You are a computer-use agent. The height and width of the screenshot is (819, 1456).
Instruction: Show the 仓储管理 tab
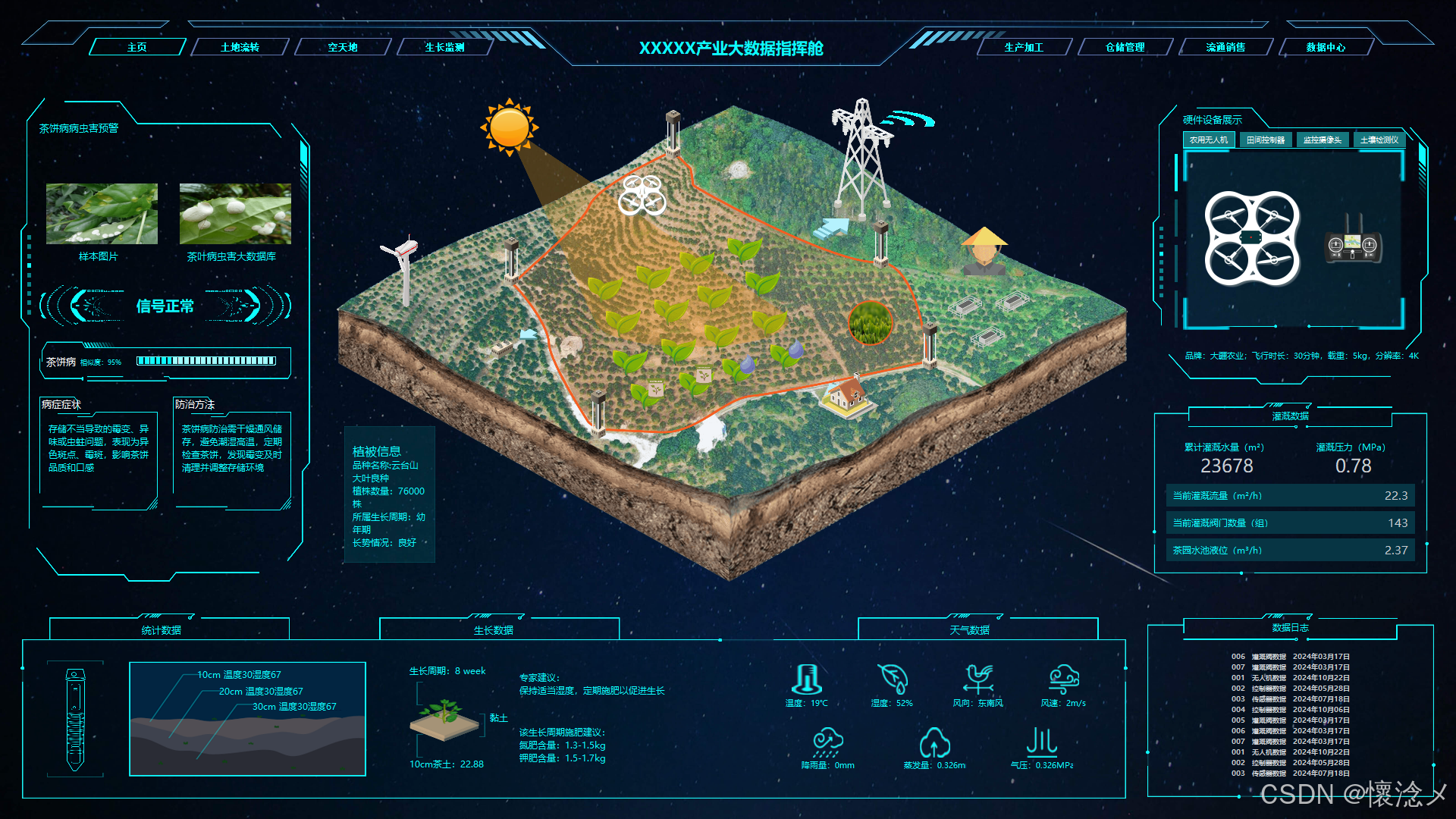(1125, 47)
